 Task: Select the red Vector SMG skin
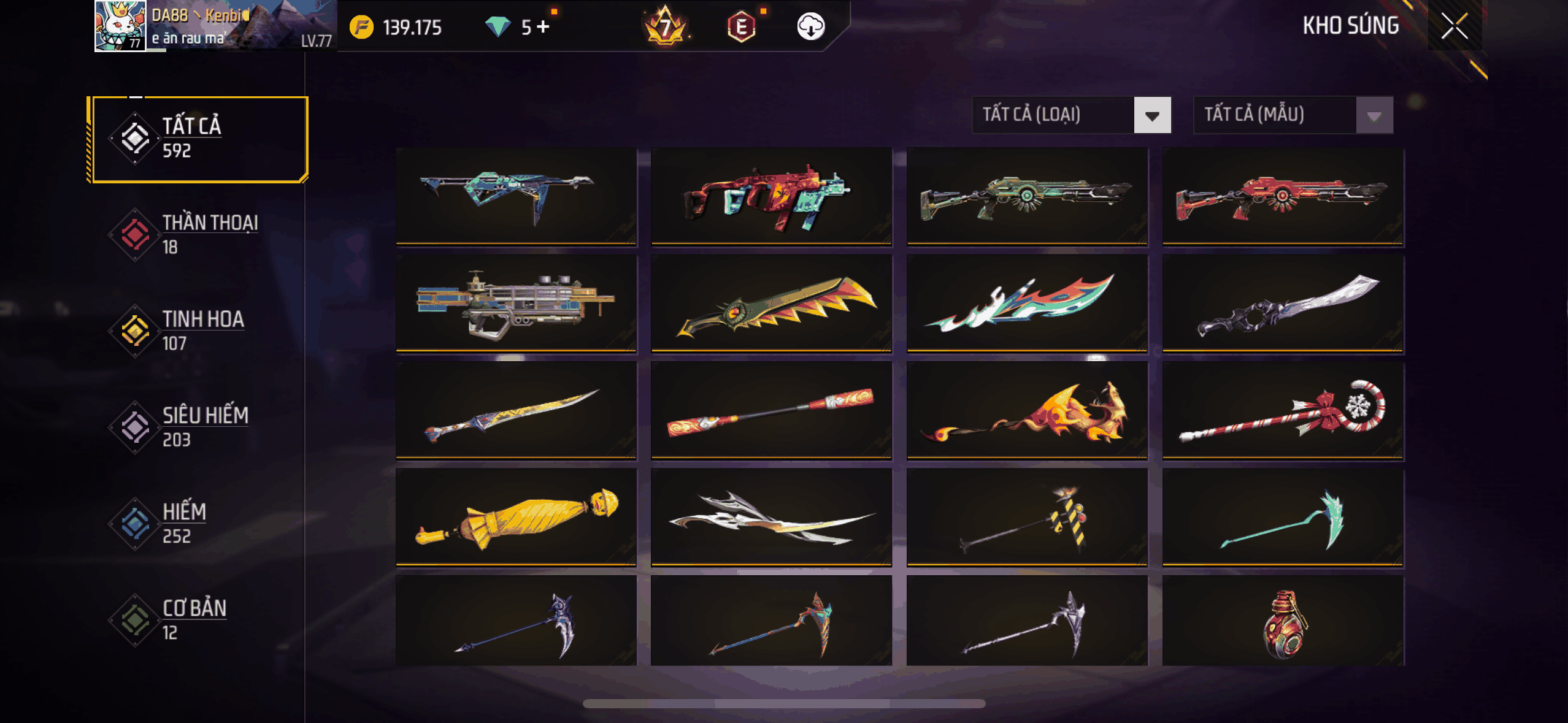coord(771,196)
